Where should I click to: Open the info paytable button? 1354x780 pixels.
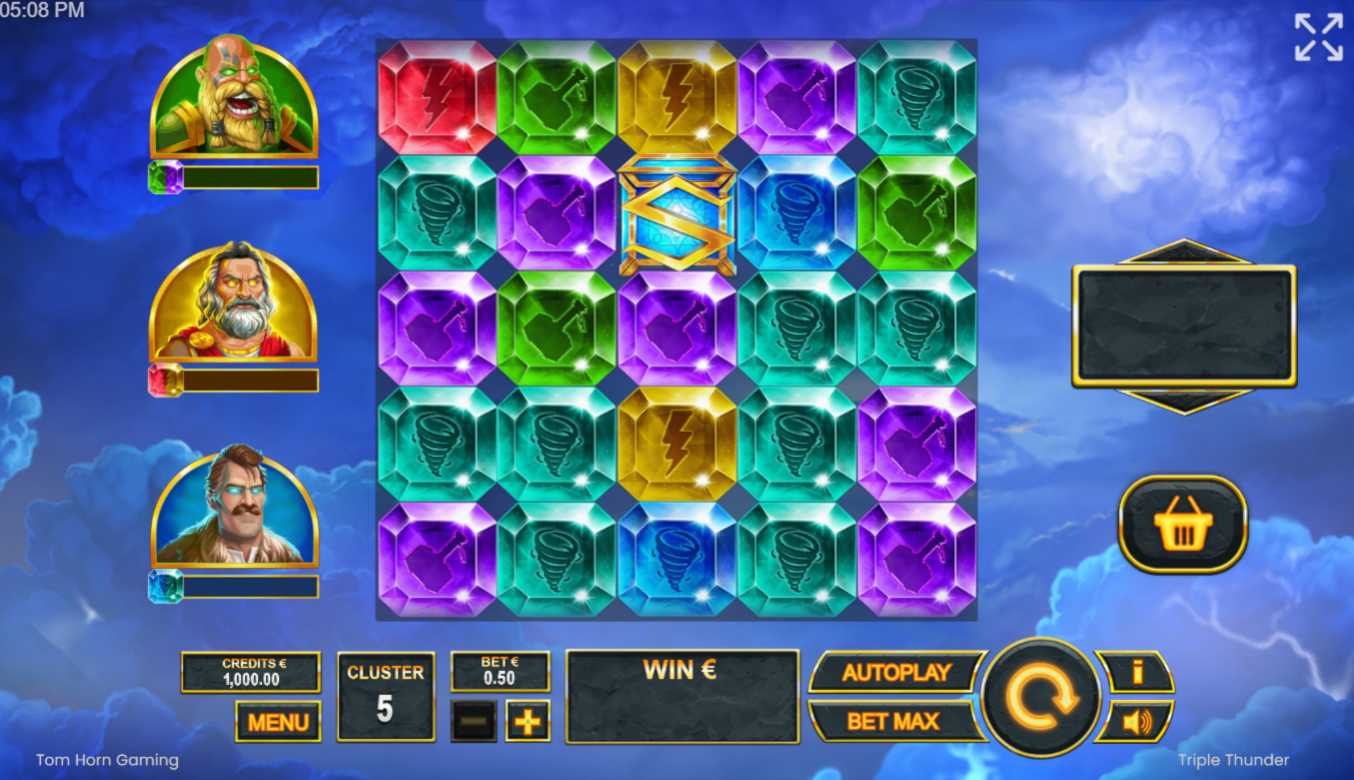click(x=1136, y=672)
